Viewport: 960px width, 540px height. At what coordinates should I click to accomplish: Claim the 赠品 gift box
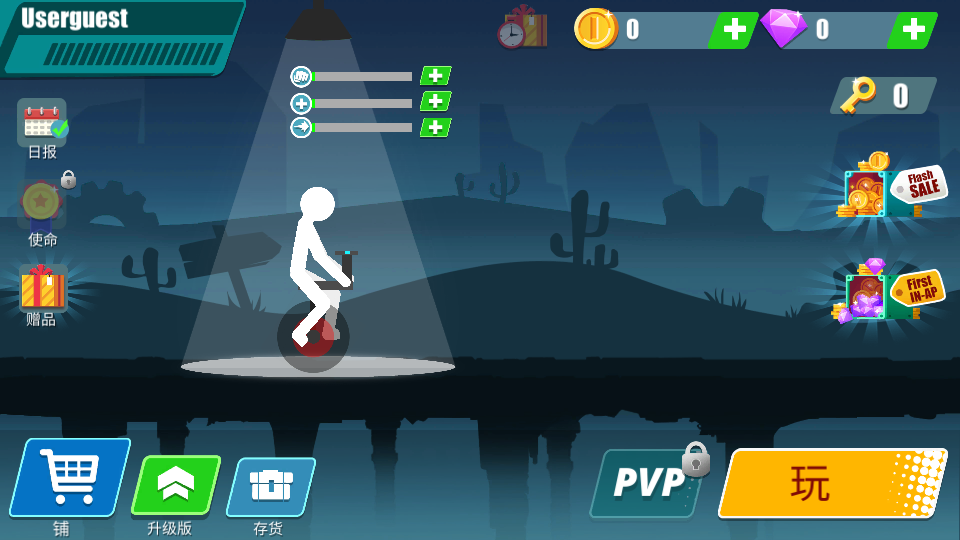click(x=42, y=289)
